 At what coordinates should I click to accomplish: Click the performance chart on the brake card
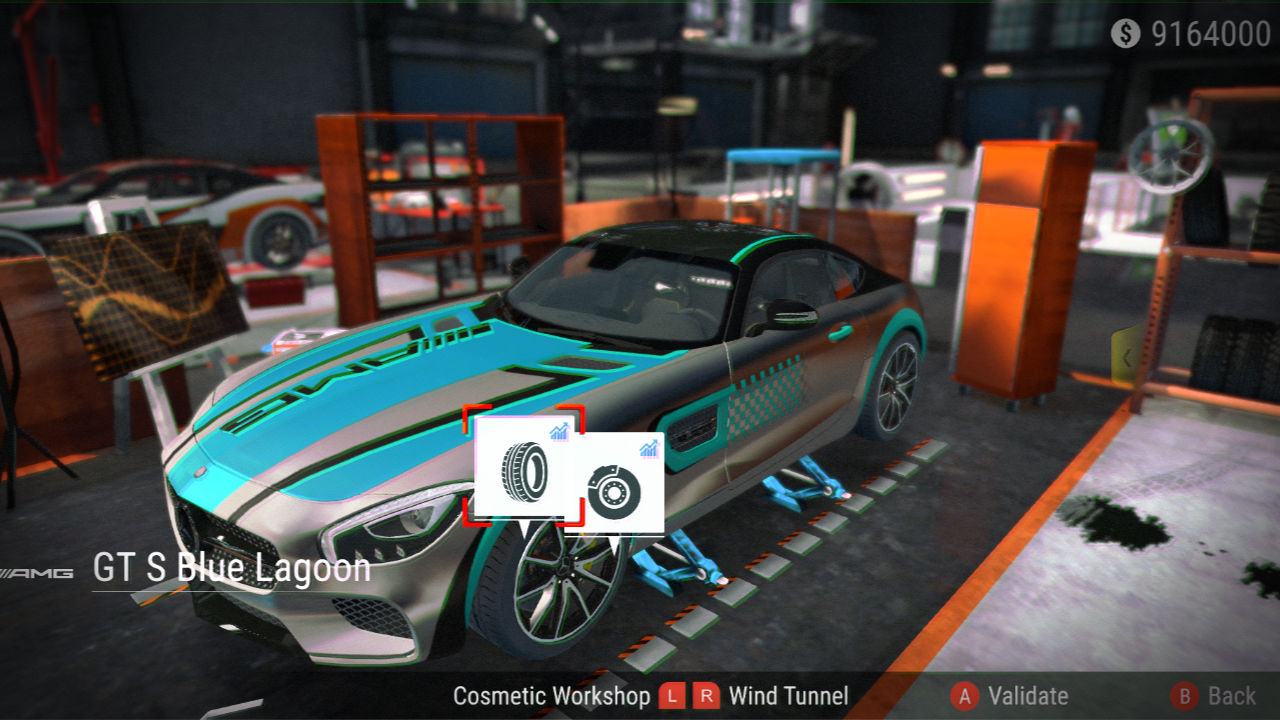(x=648, y=449)
